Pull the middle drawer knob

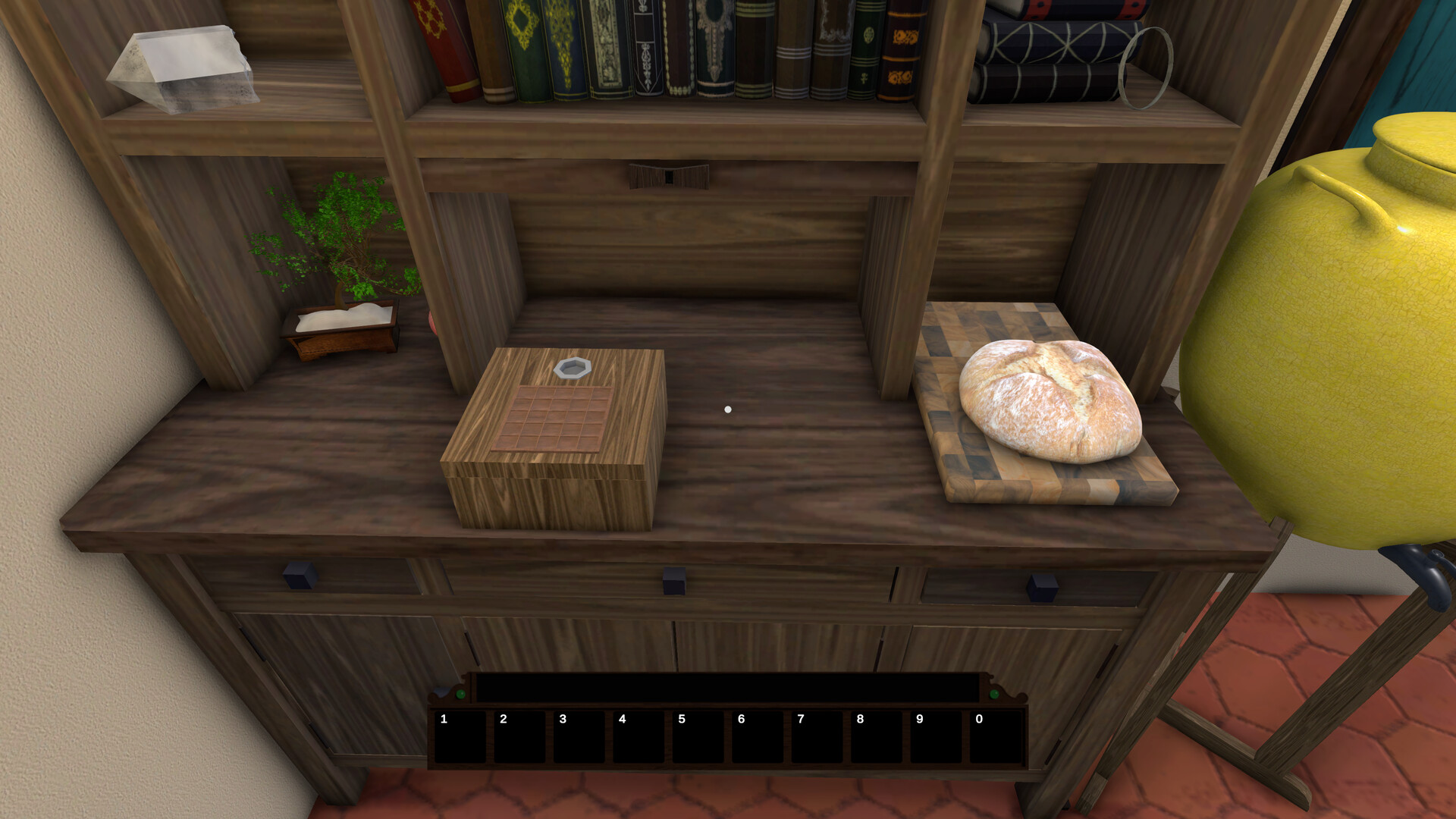tap(673, 582)
